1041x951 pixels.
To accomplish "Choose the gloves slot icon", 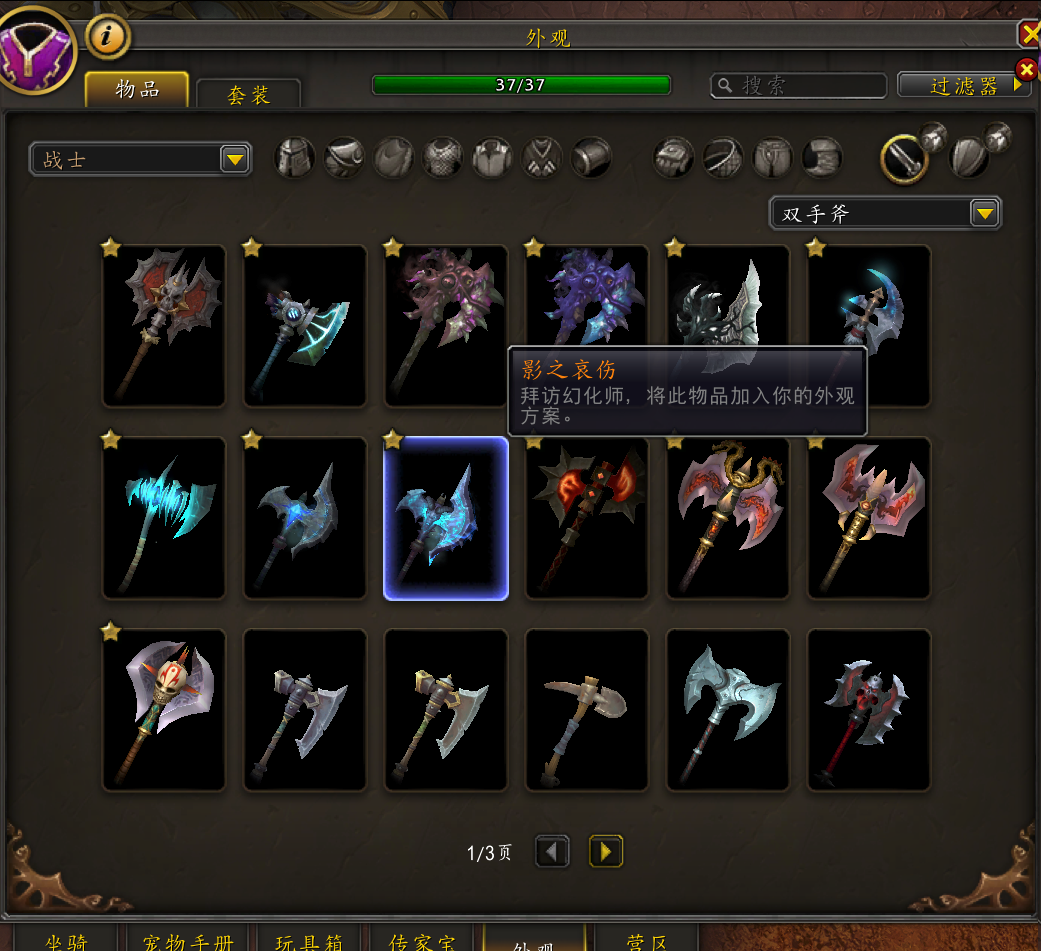I will [x=673, y=158].
